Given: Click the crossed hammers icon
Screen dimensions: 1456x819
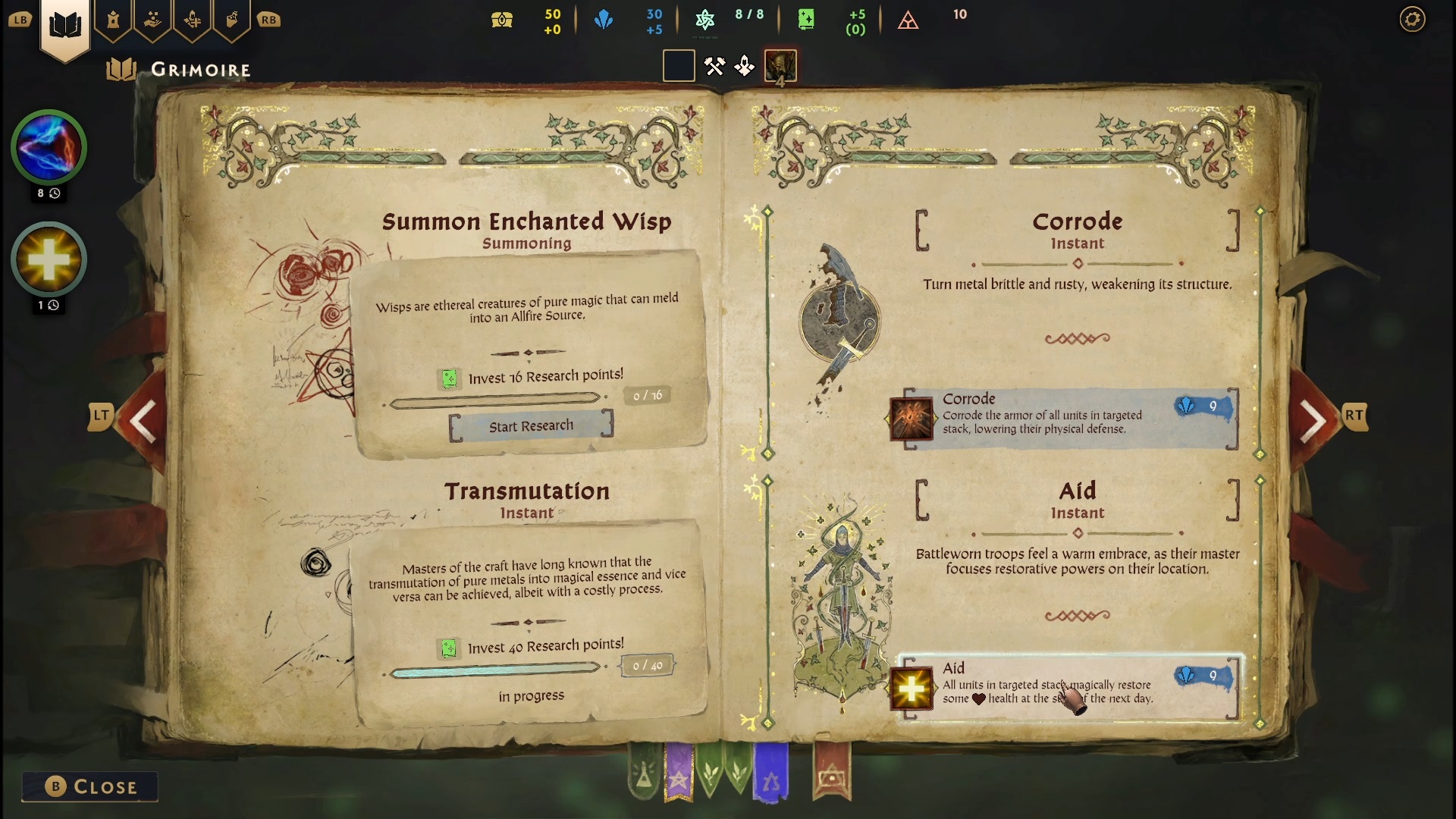Looking at the screenshot, I should (714, 67).
